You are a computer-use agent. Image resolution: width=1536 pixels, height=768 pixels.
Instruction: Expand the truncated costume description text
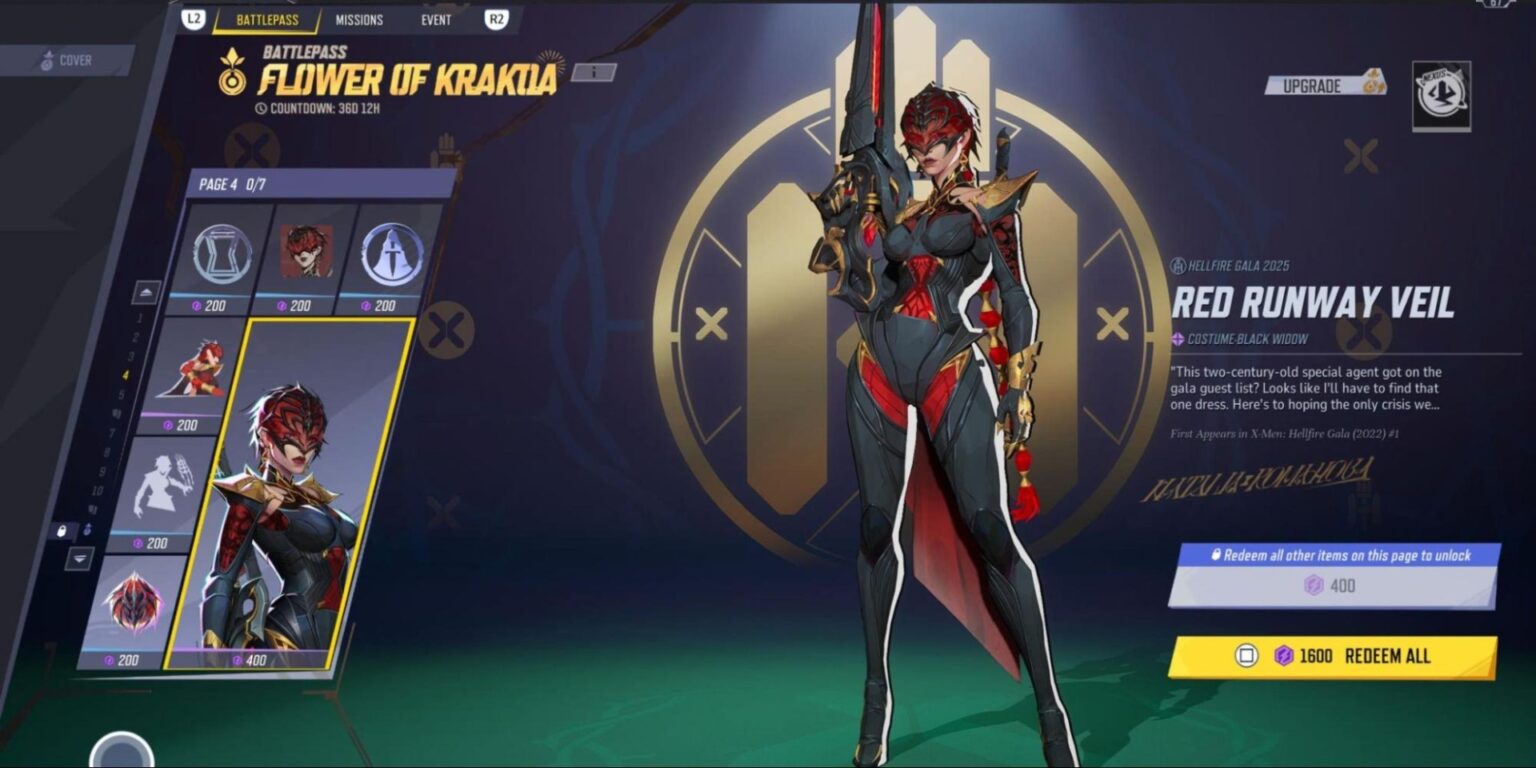tap(1306, 388)
